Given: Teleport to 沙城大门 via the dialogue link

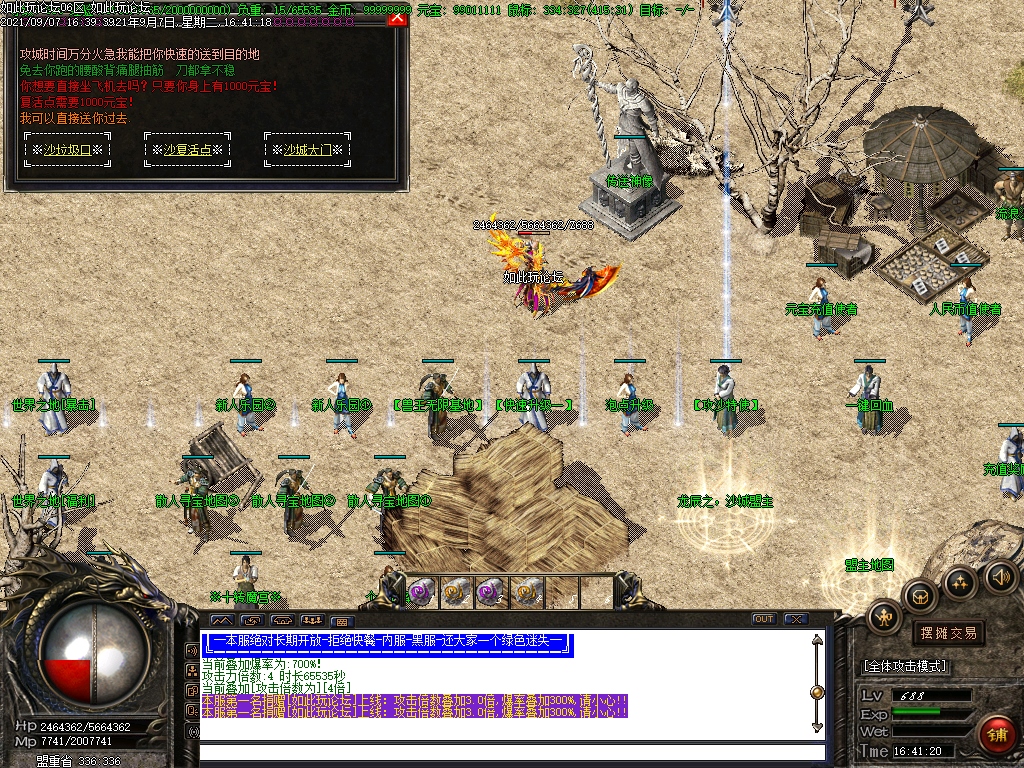Looking at the screenshot, I should 309,150.
